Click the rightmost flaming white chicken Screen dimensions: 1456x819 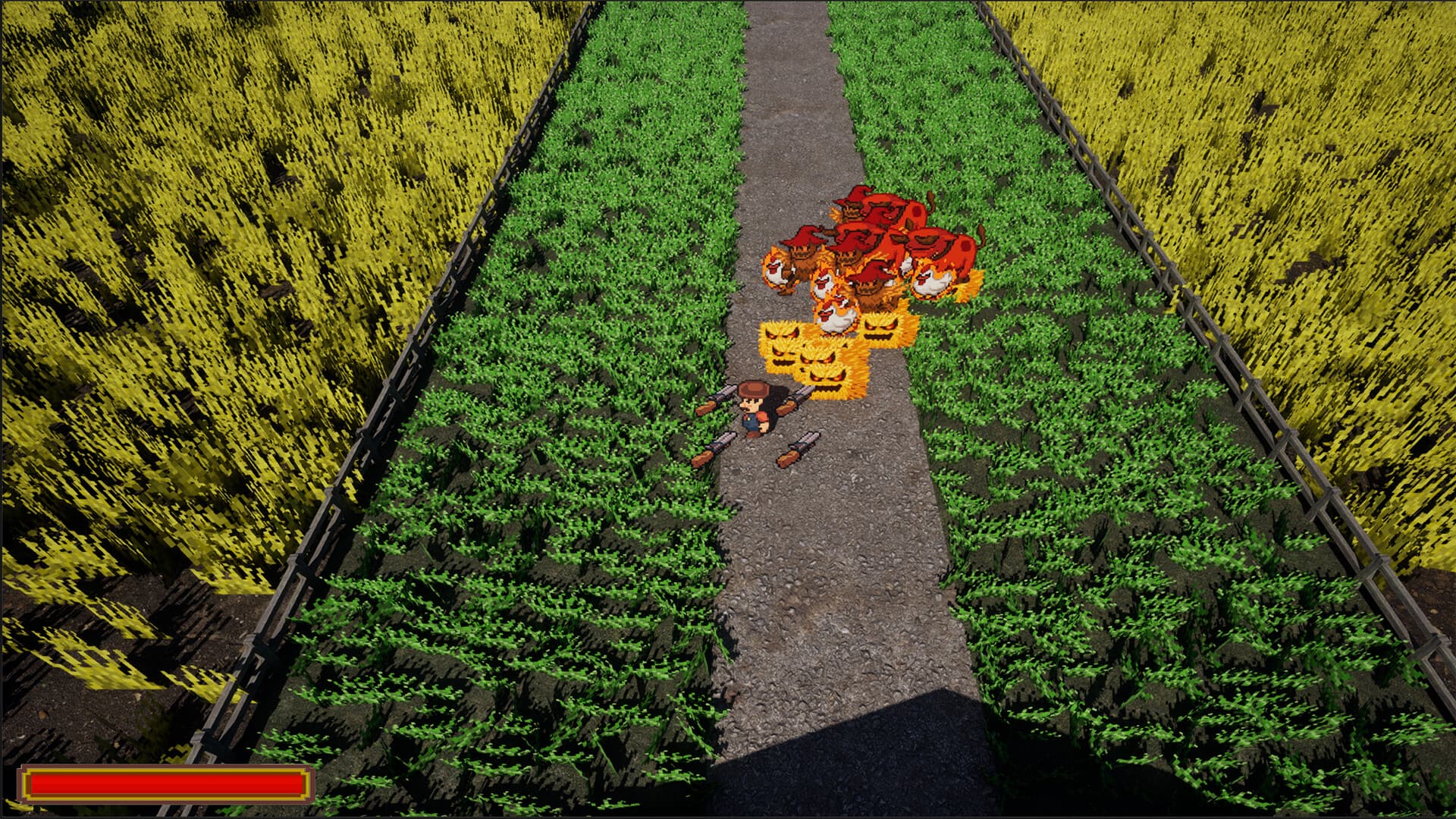[x=931, y=282]
